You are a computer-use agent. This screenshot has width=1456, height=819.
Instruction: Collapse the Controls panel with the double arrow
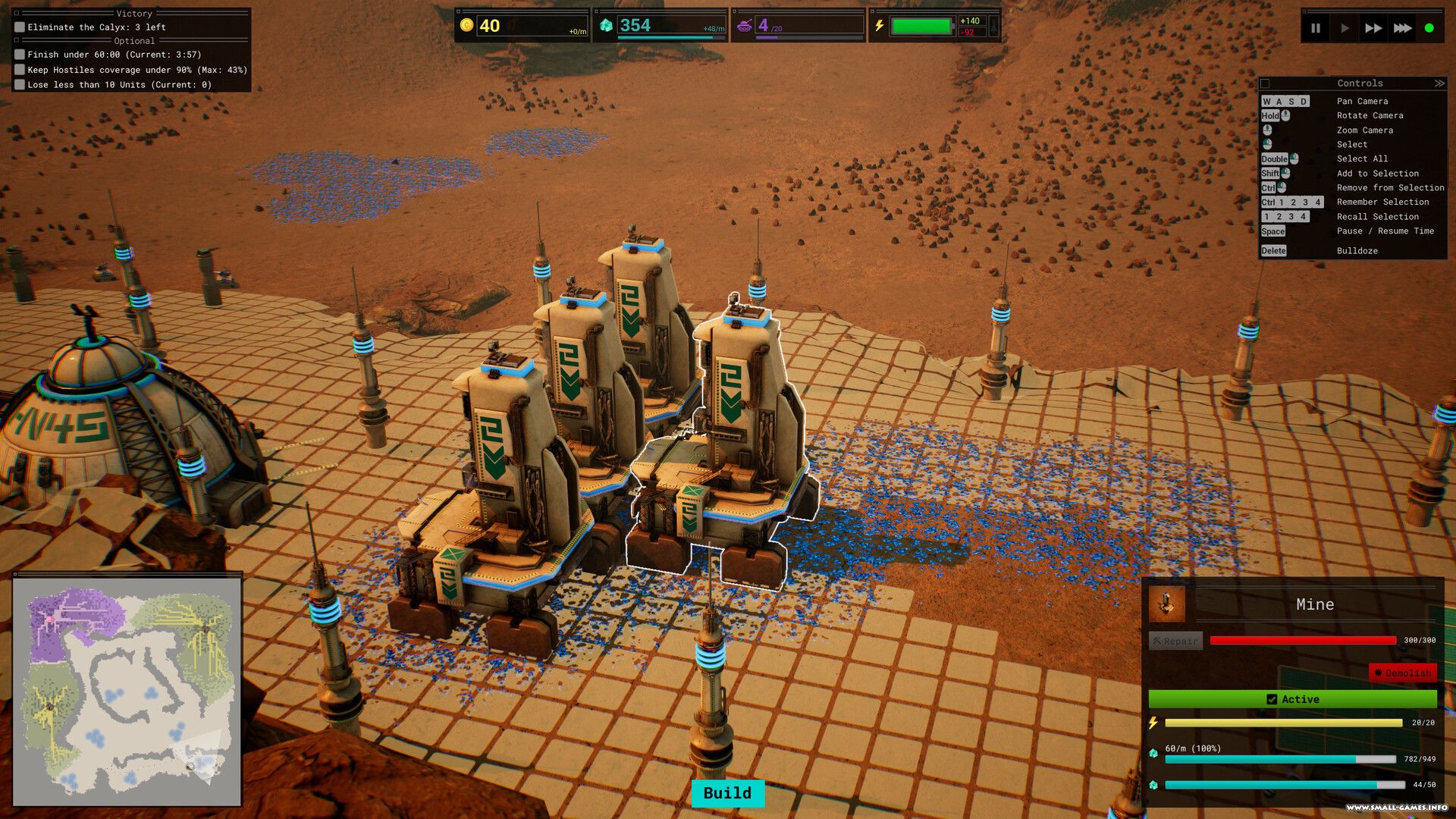point(1439,83)
